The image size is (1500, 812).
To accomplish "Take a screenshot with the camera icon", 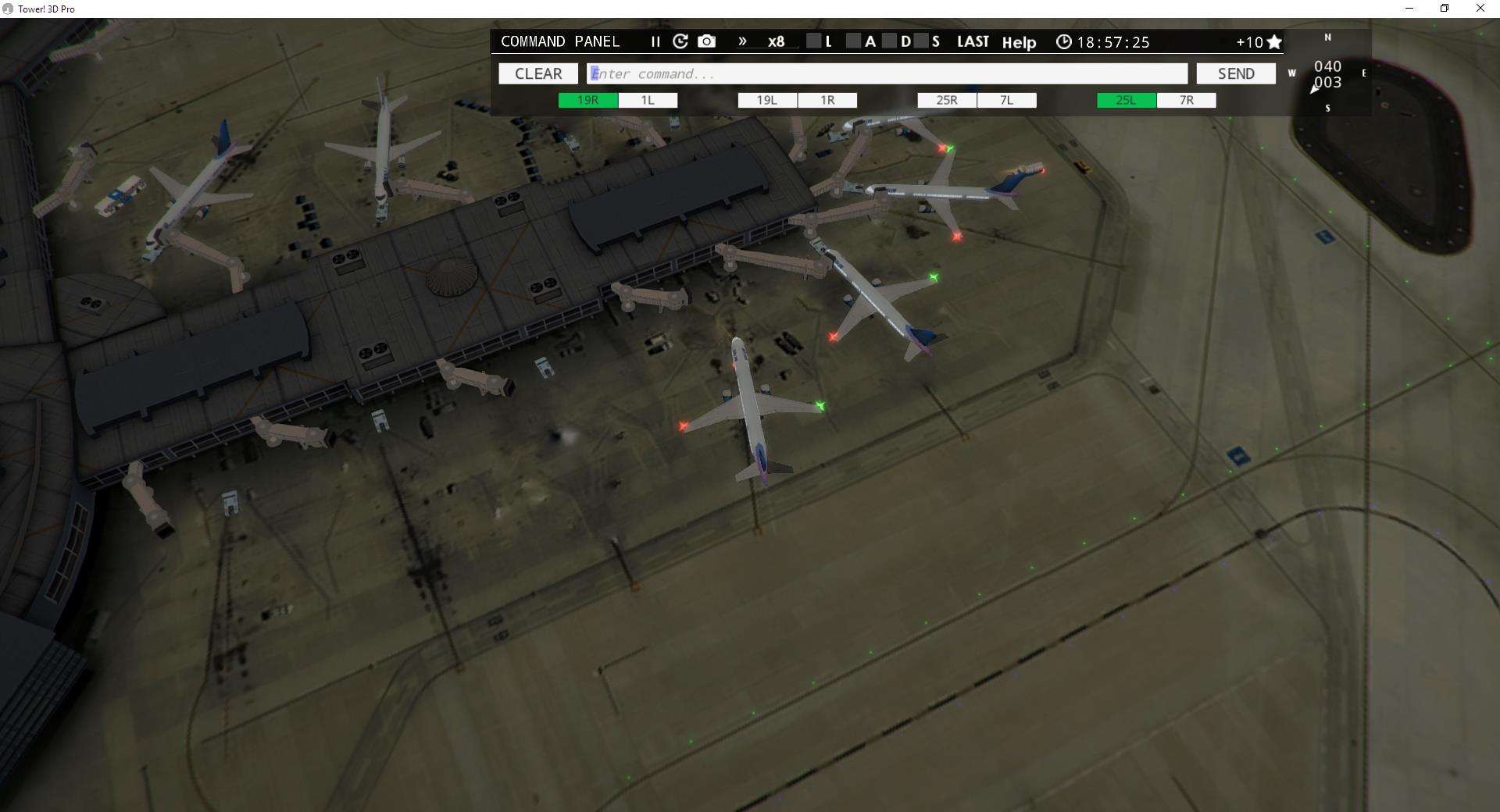I will pos(706,42).
